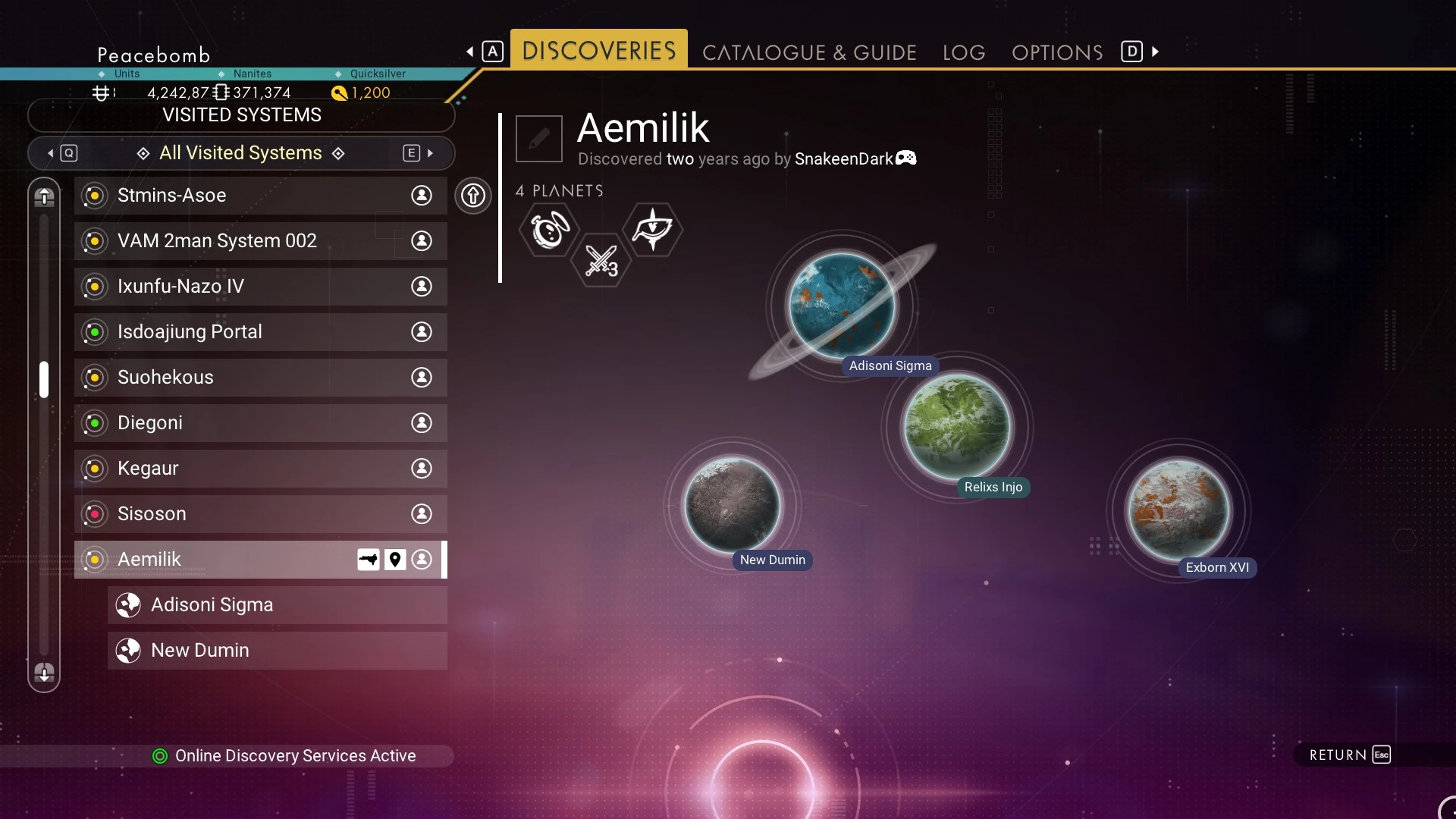The image size is (1456, 819).
Task: Switch to the Catalogue & Guide tab
Action: pos(809,52)
